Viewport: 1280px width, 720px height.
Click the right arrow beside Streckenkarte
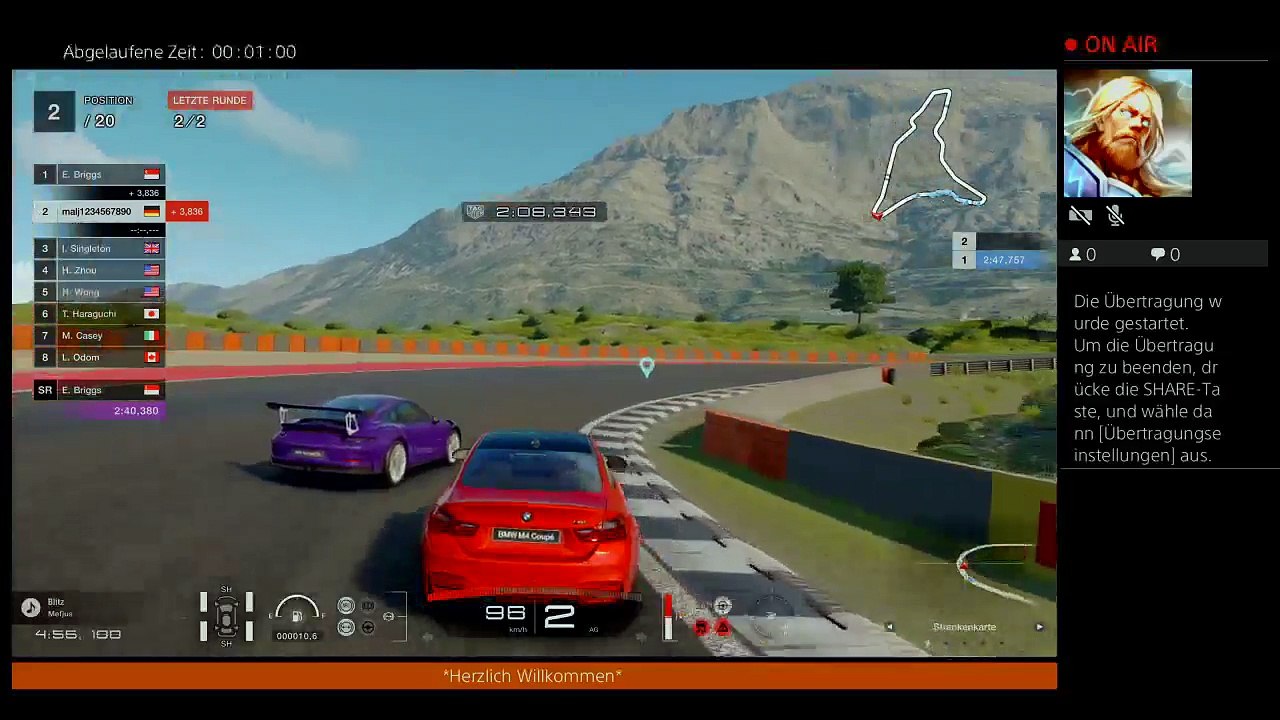coord(1039,627)
